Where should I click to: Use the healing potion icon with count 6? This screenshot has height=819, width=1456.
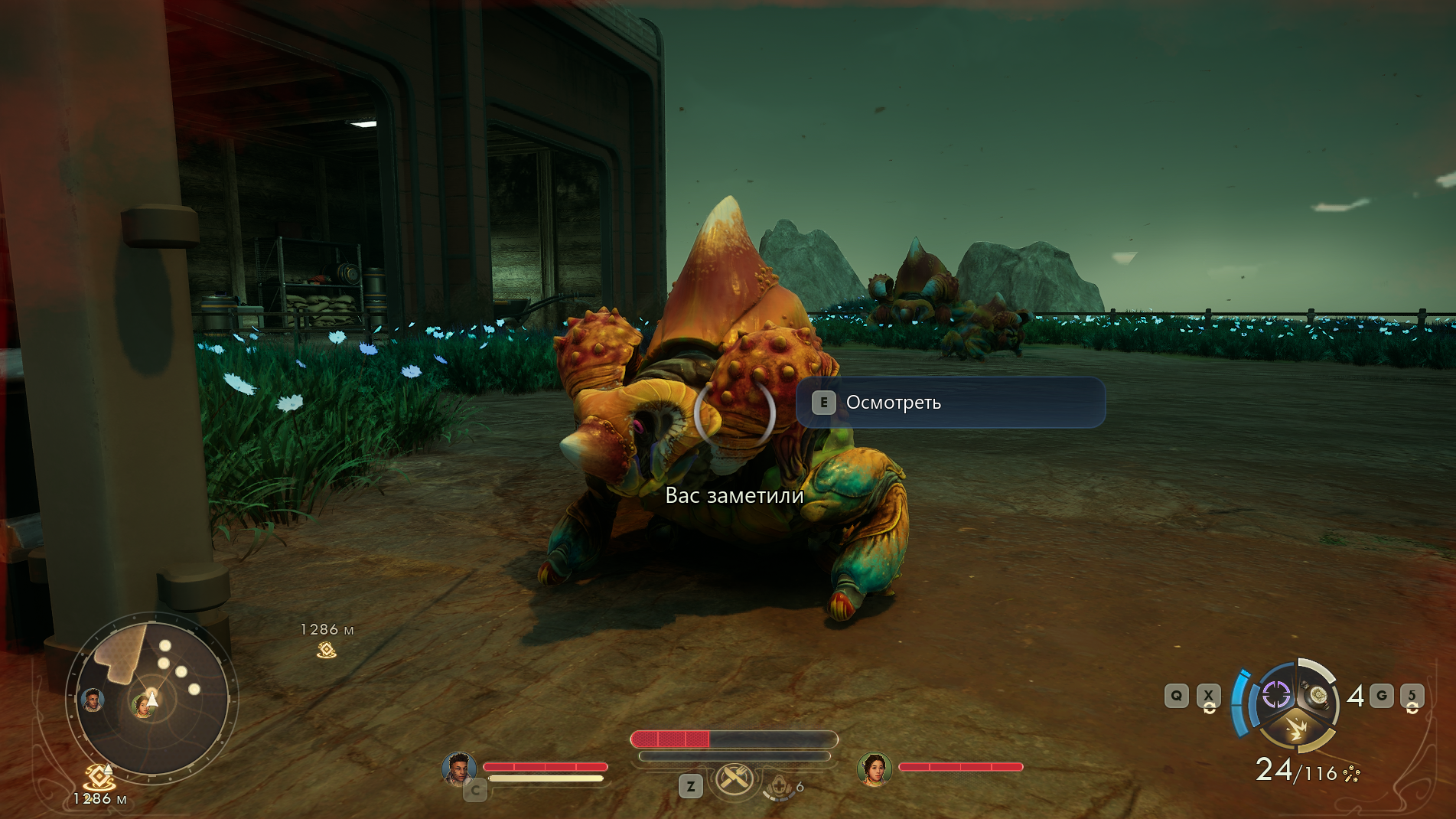click(780, 787)
